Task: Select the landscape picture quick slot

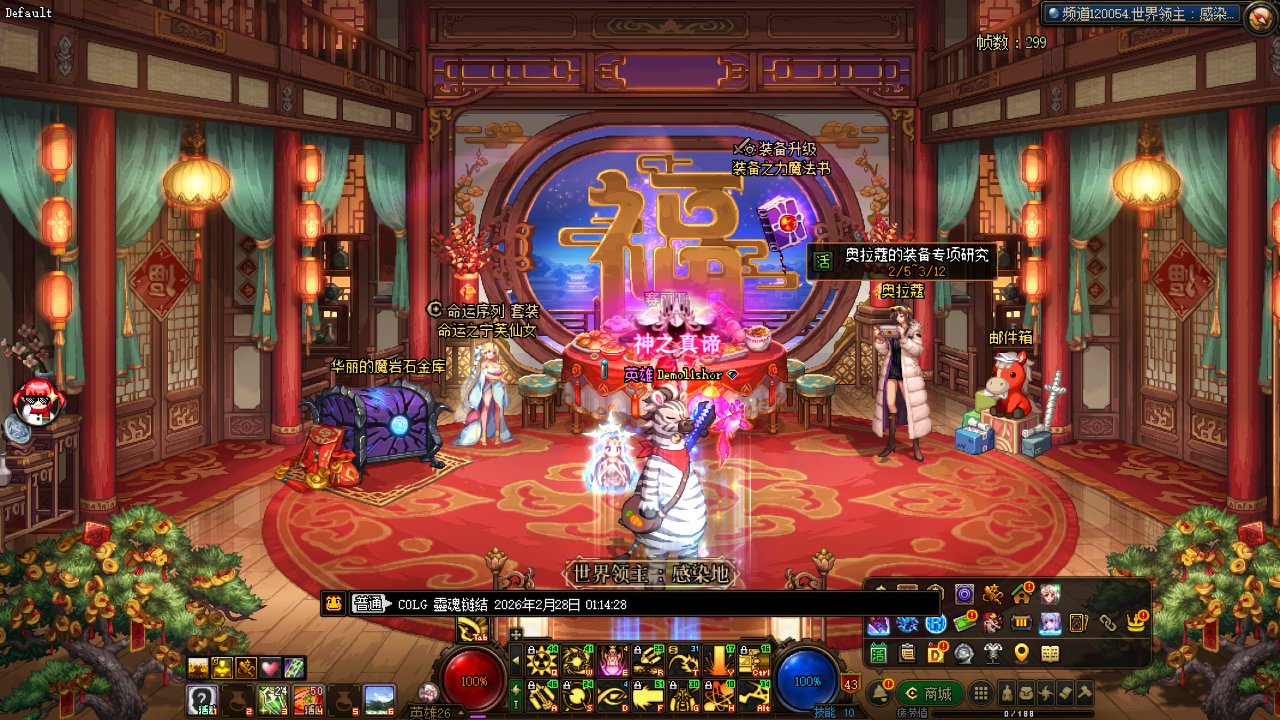Action: pyautogui.click(x=379, y=697)
